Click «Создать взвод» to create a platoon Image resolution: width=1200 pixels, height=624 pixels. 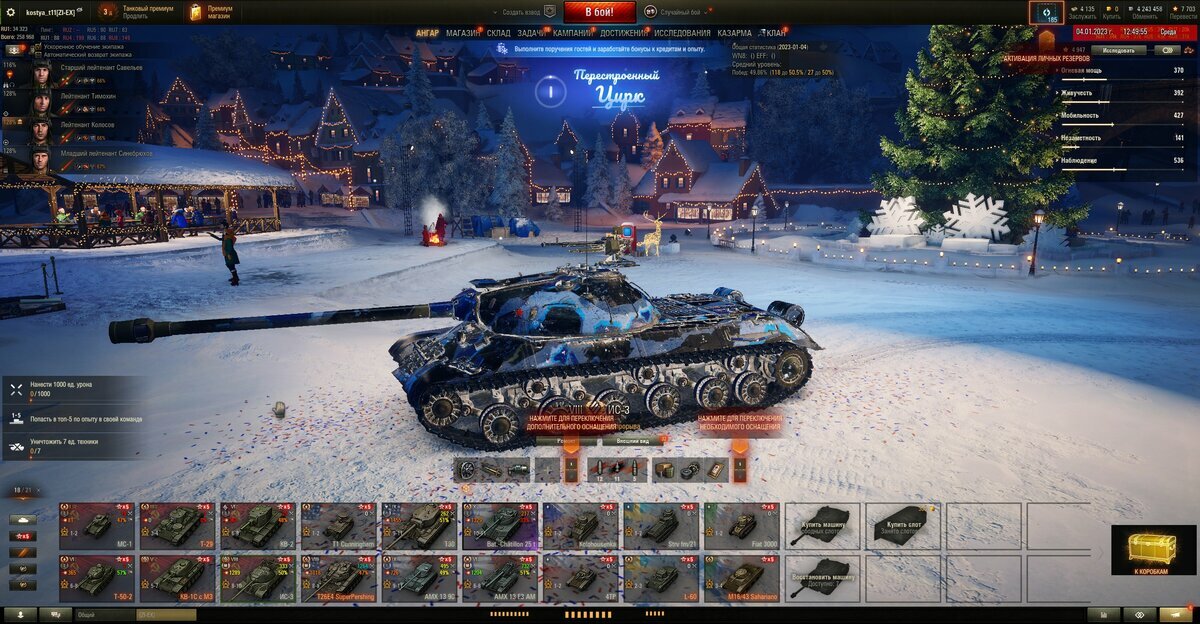pyautogui.click(x=528, y=12)
